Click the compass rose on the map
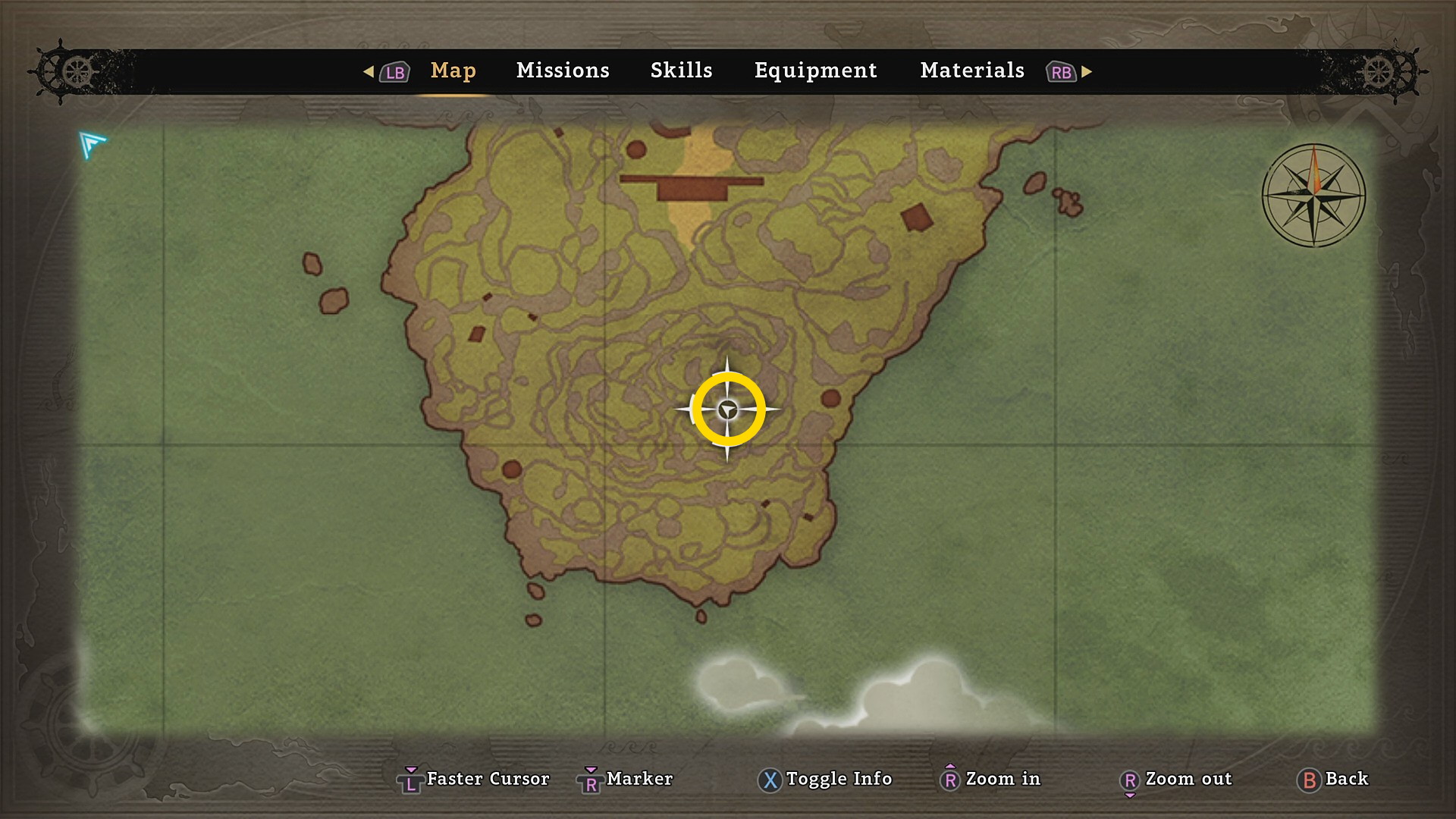 coord(1313,196)
